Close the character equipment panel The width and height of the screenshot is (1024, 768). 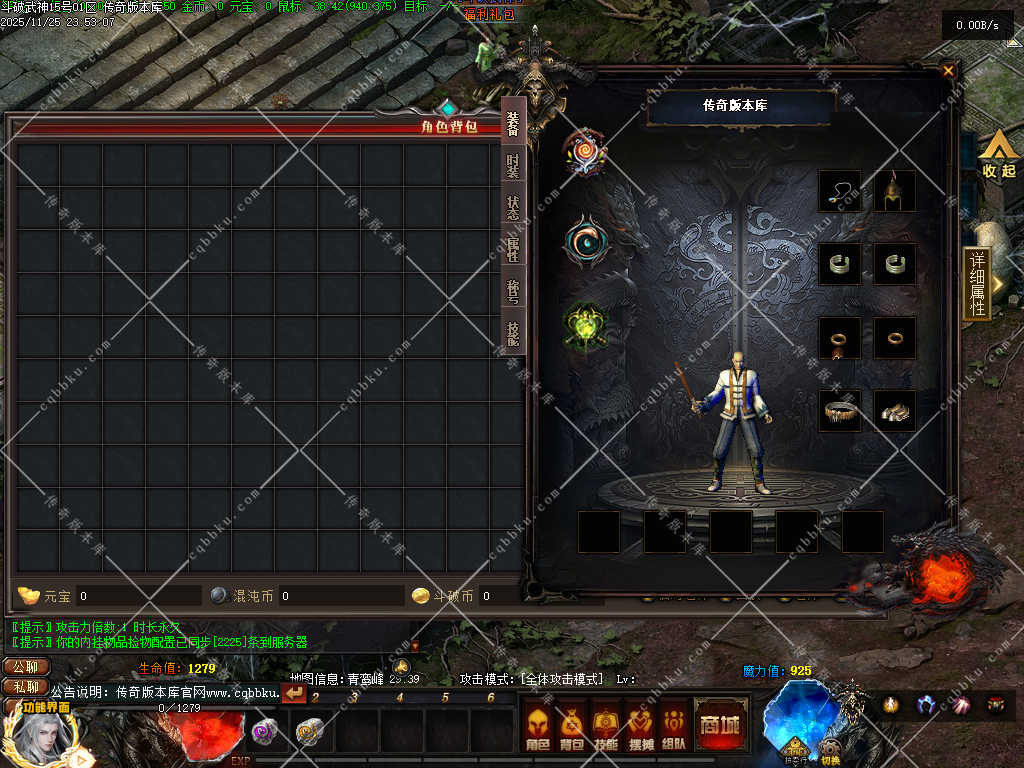948,71
